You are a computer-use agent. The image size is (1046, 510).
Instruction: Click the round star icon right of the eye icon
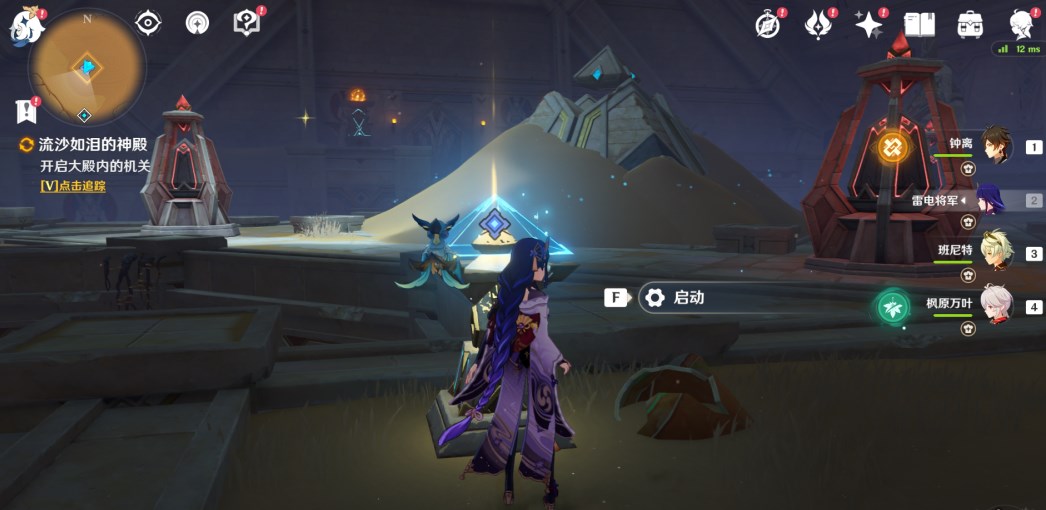click(x=198, y=23)
